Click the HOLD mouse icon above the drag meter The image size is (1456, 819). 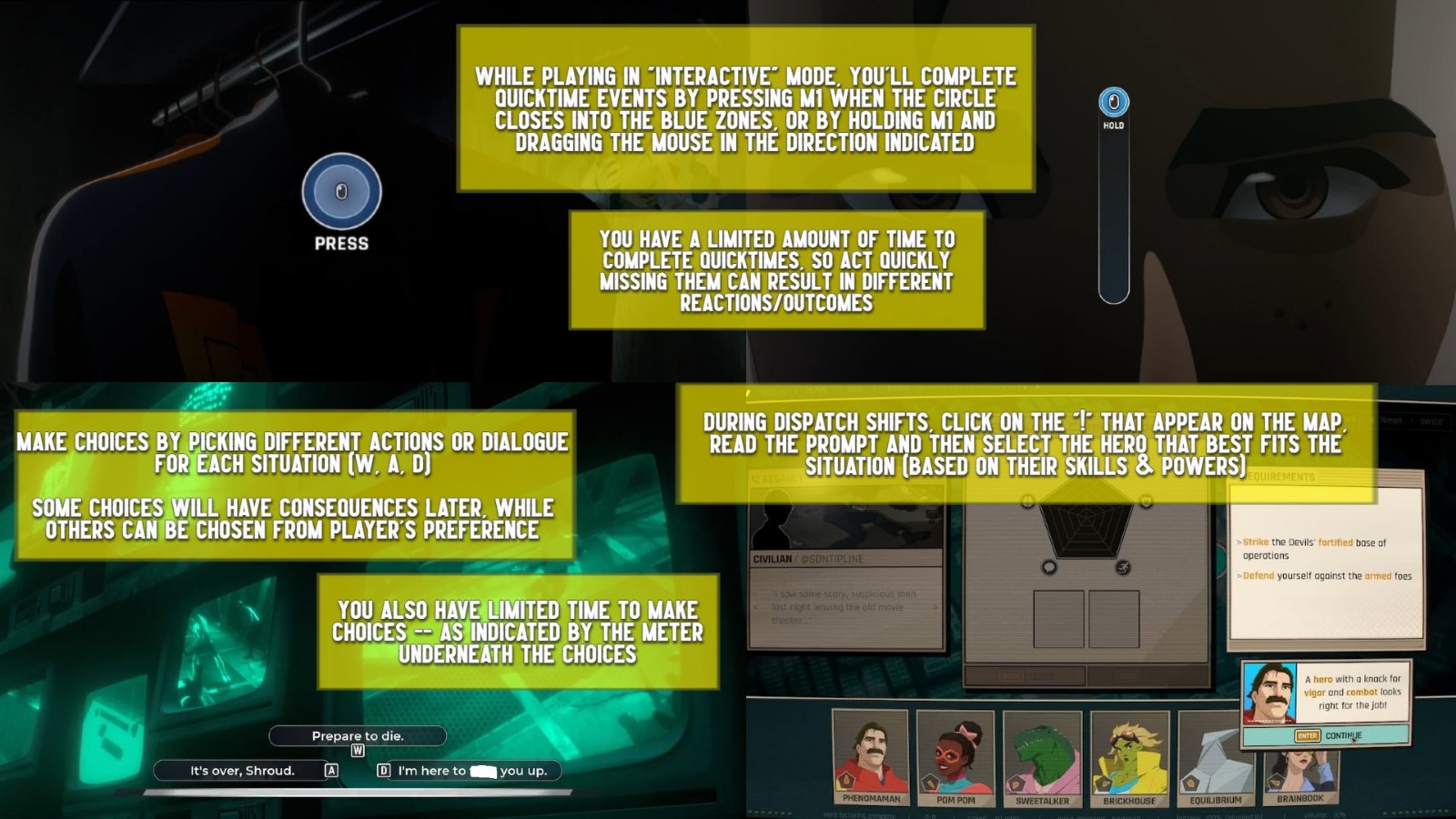pyautogui.click(x=1112, y=103)
